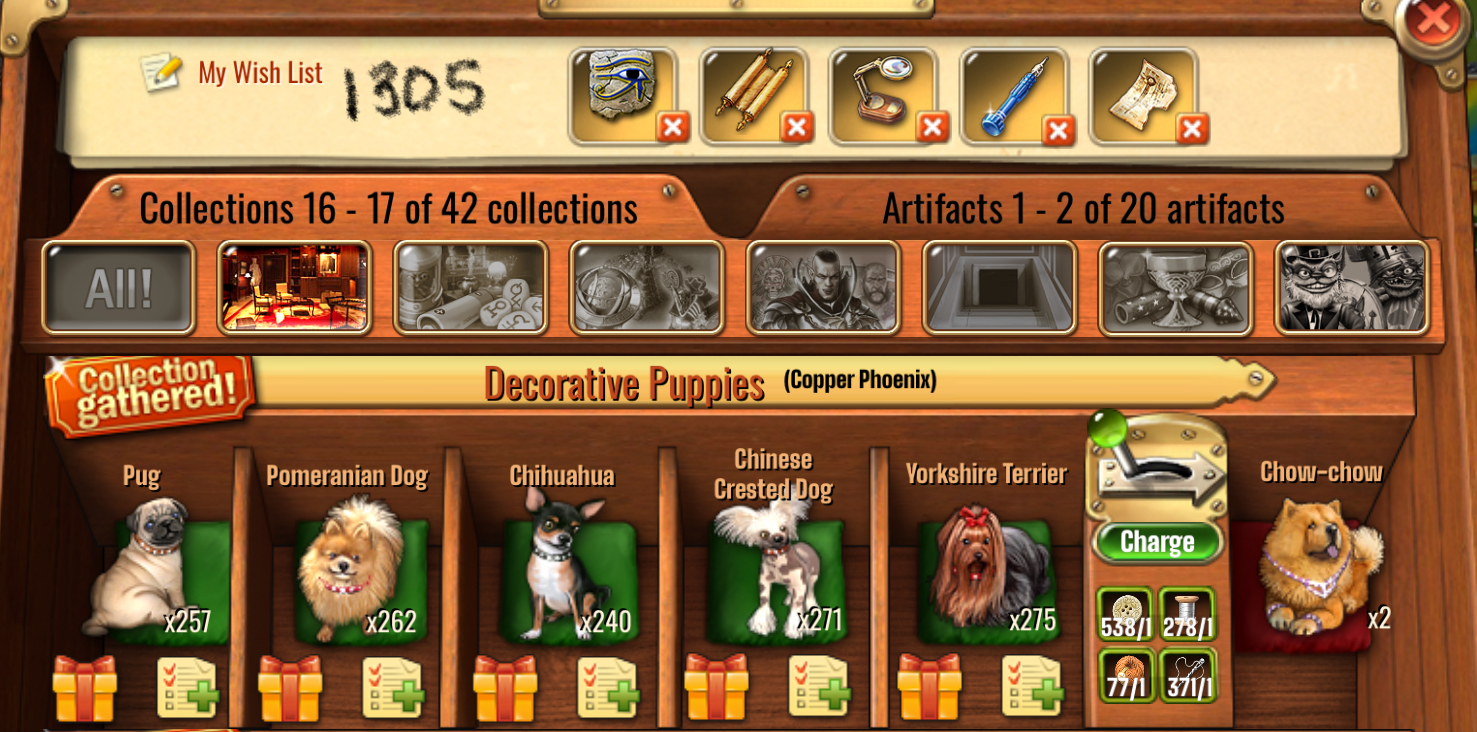Click the thread spool charge ingredient
Screen dimensions: 1477x732
click(x=1187, y=614)
